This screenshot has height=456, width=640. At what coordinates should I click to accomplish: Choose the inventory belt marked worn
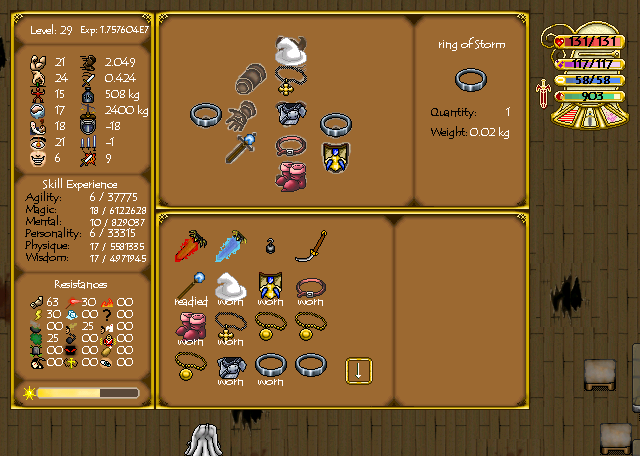pos(309,287)
